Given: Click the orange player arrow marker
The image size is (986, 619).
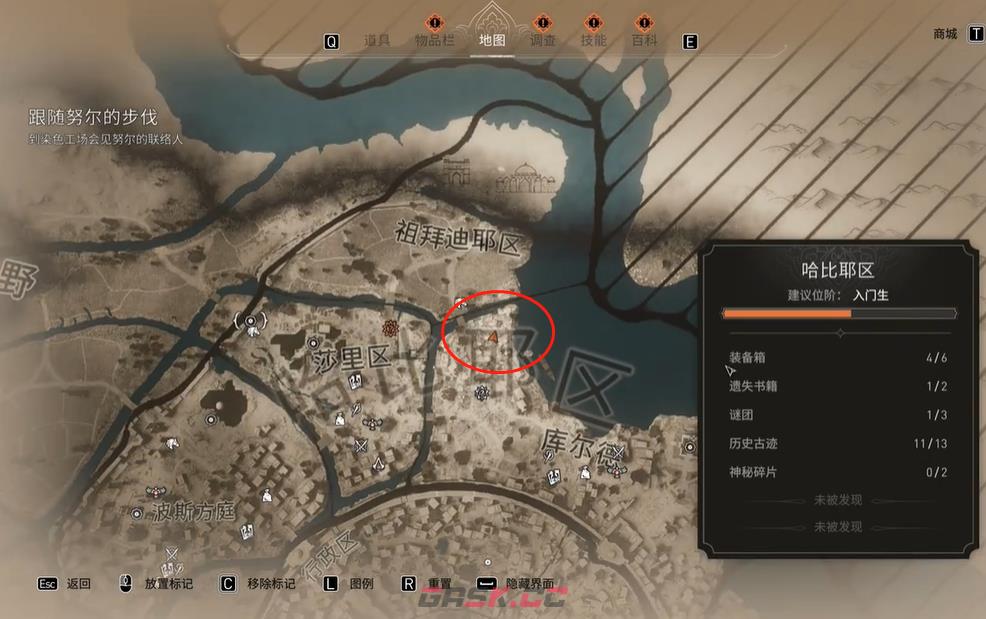Looking at the screenshot, I should [x=493, y=338].
